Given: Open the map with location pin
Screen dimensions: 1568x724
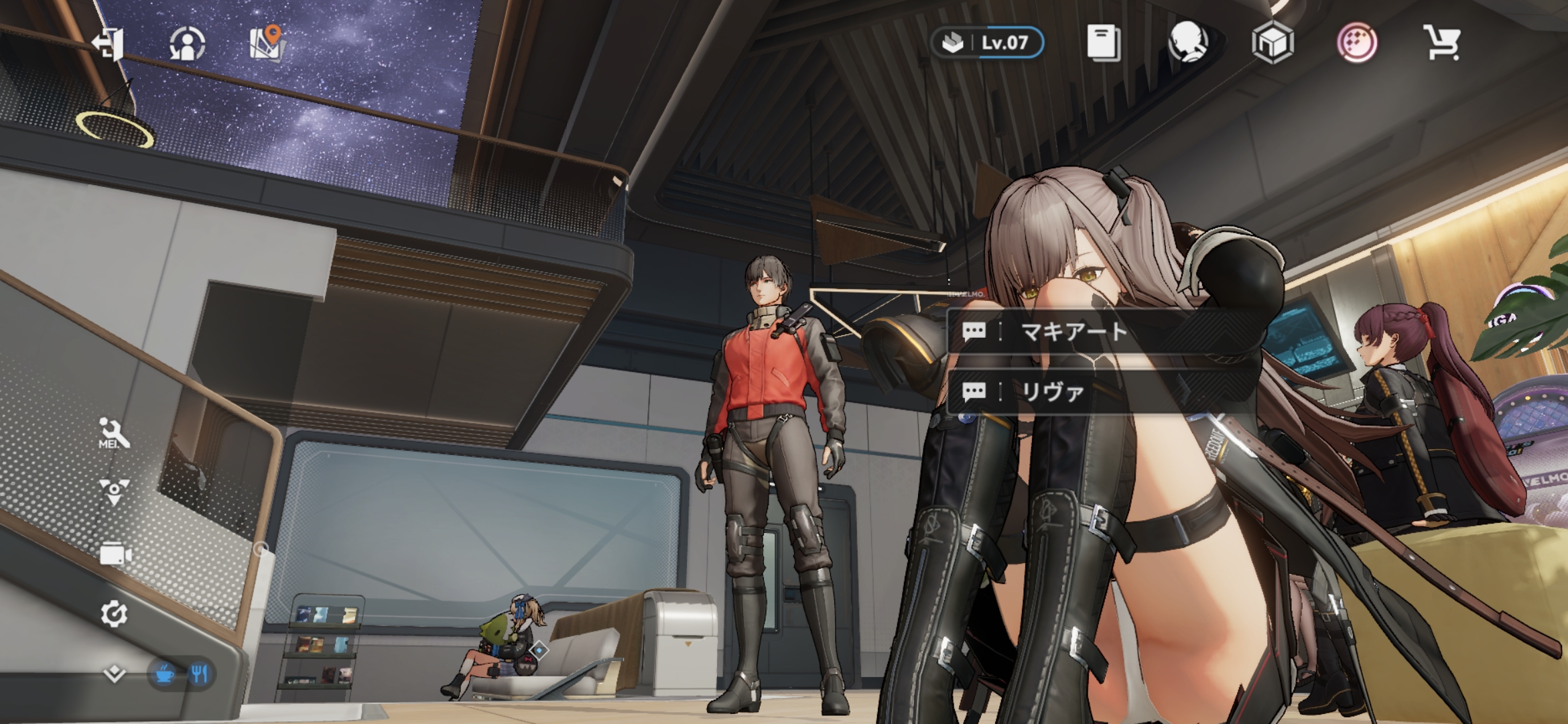Looking at the screenshot, I should [267, 43].
